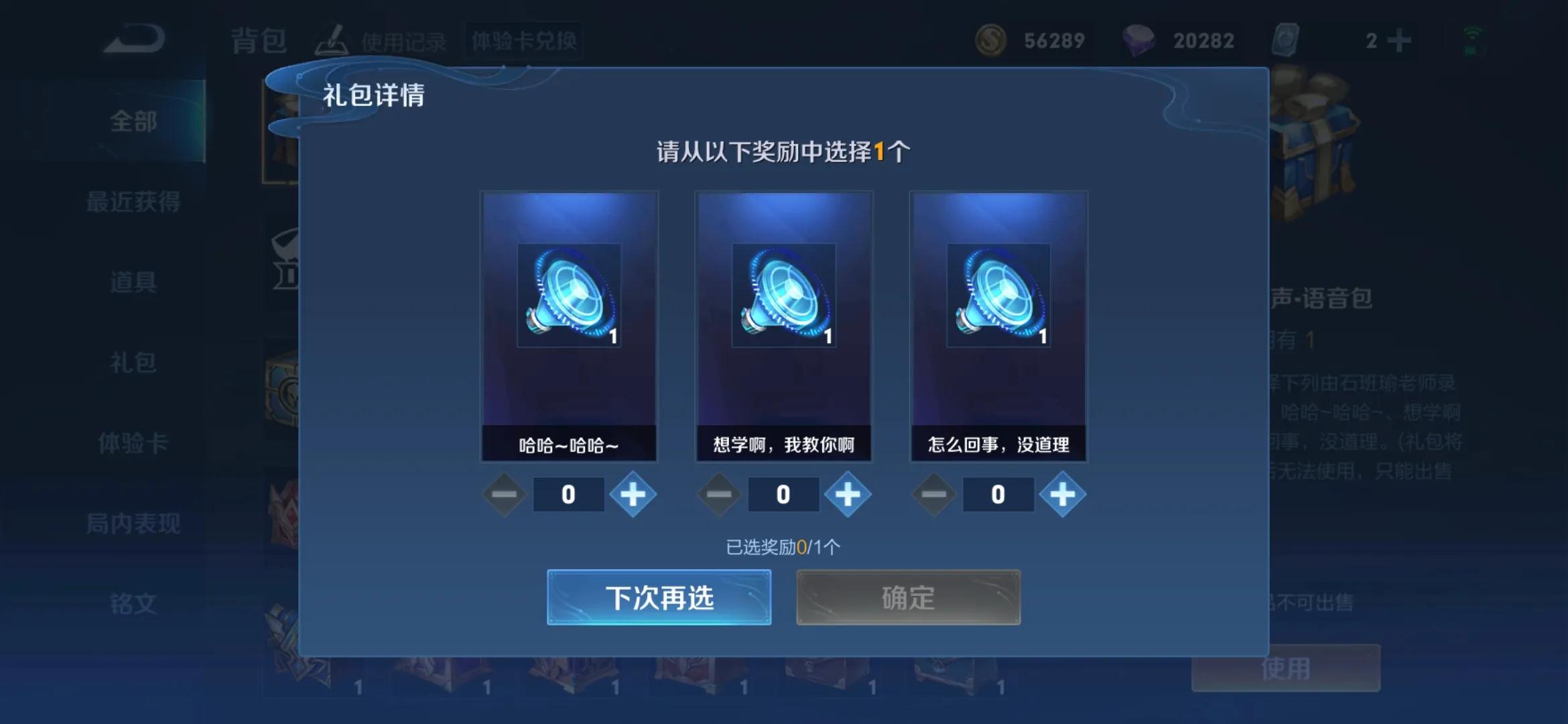The width and height of the screenshot is (1568, 724).
Task: Confirm selection with the 确定 button
Action: tap(907, 599)
